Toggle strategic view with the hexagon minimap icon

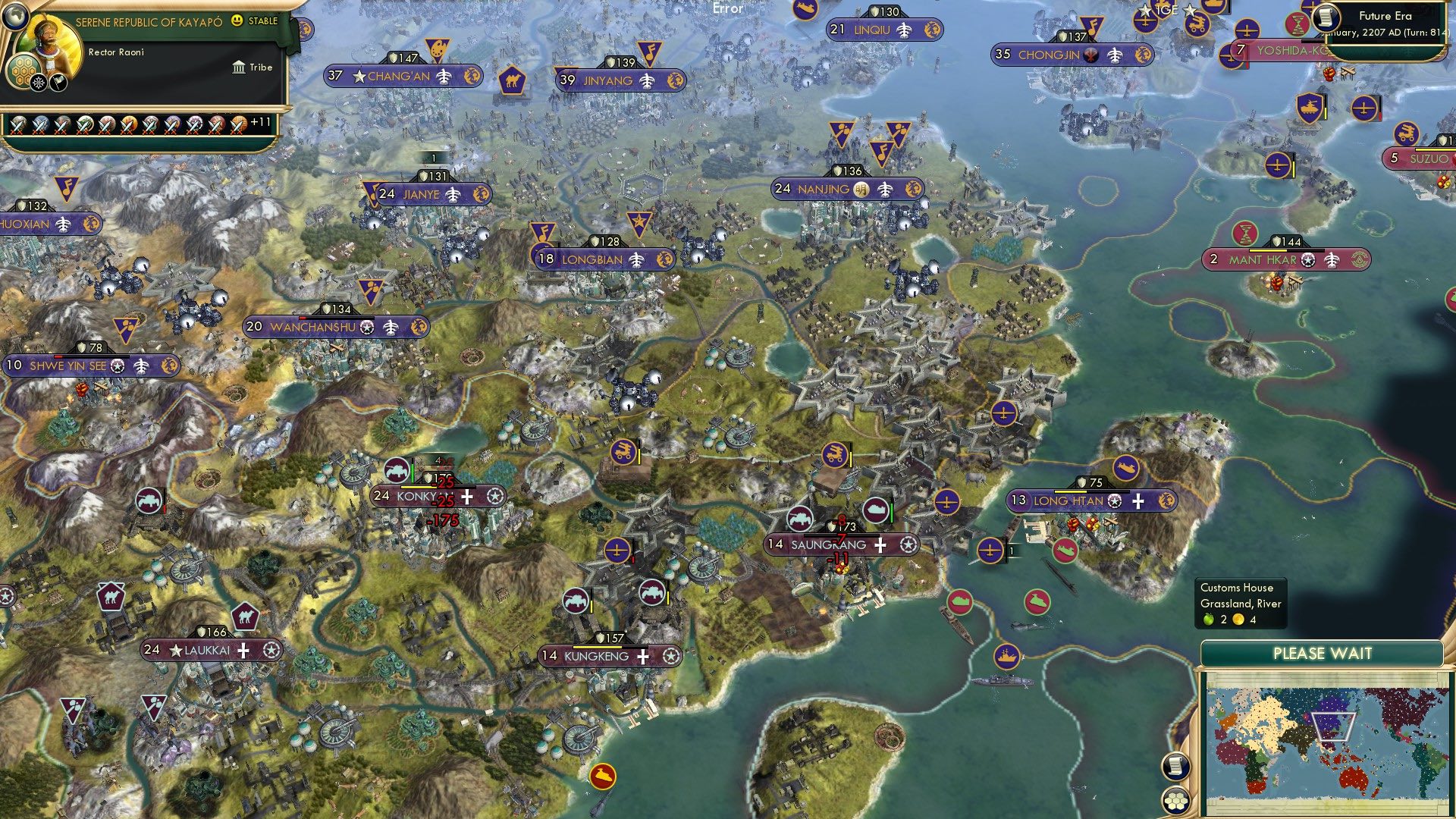pos(1175,802)
